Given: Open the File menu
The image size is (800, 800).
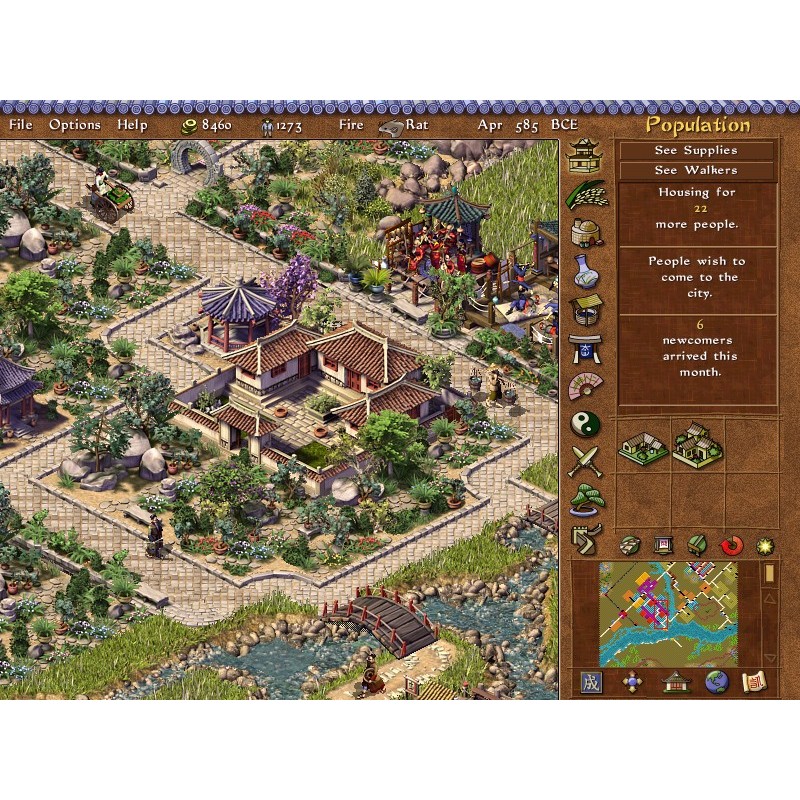Looking at the screenshot, I should click(x=21, y=125).
